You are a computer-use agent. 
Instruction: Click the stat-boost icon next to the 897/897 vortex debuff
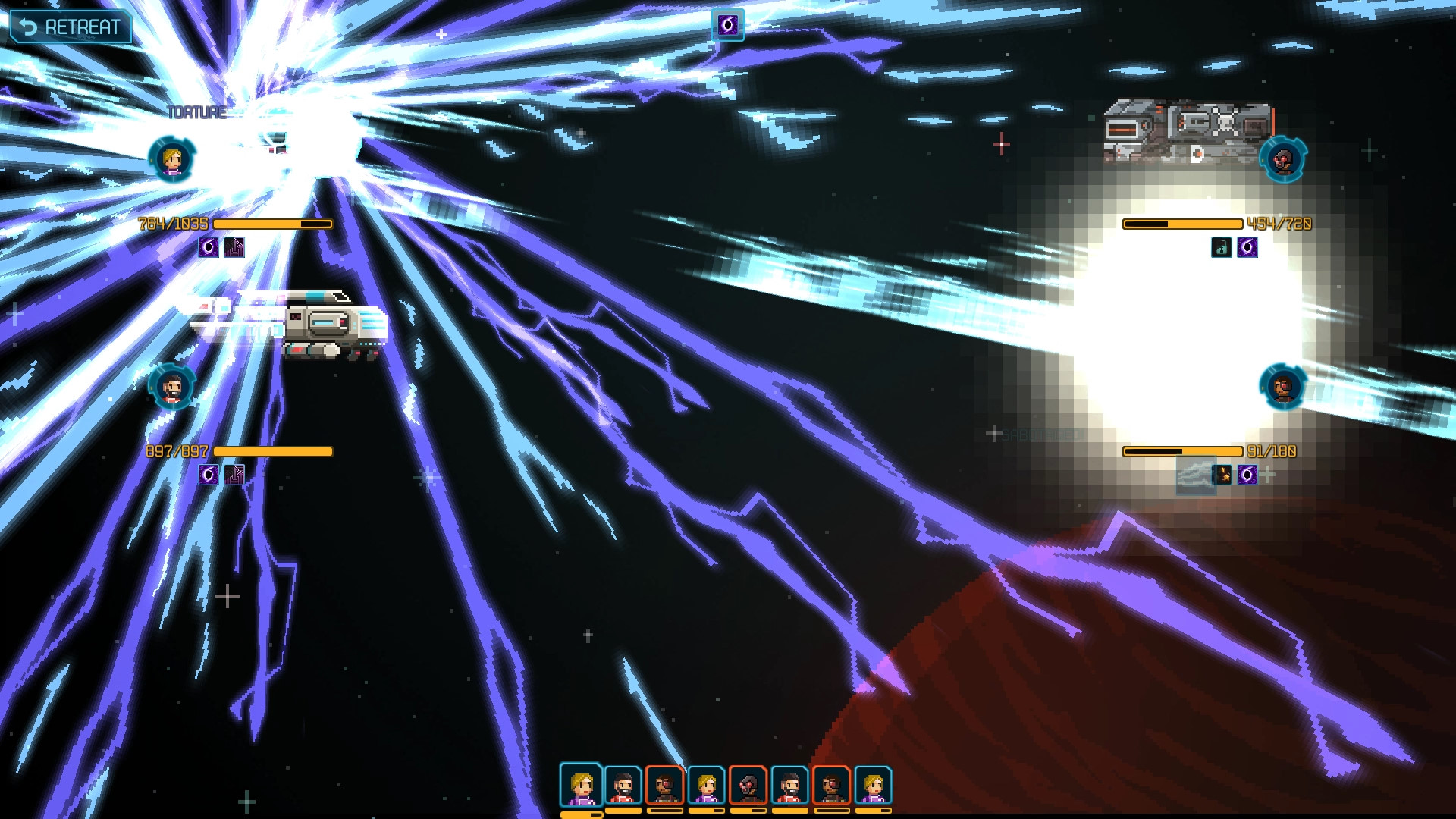click(x=233, y=475)
